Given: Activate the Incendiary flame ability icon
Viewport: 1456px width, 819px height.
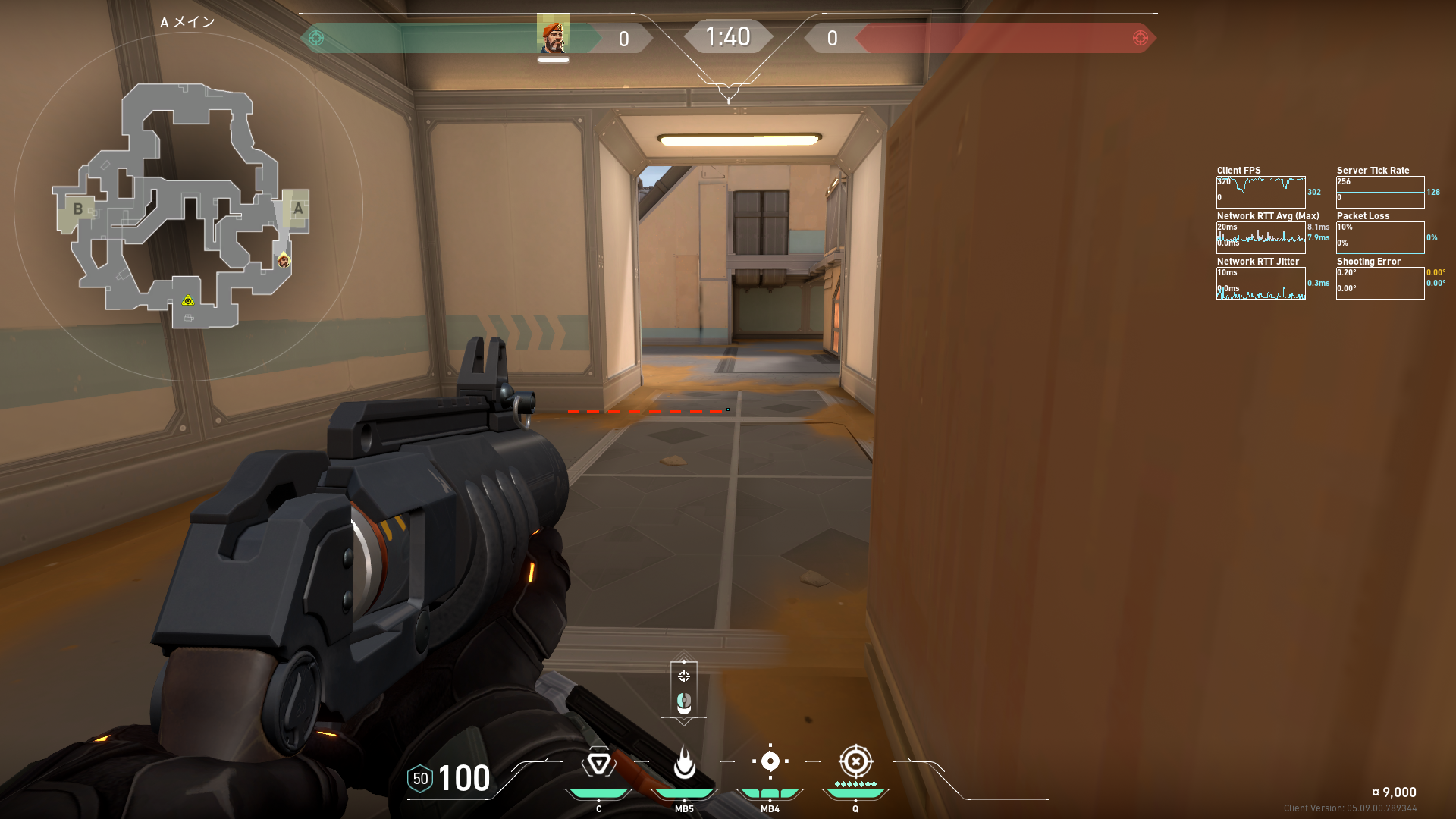Looking at the screenshot, I should pyautogui.click(x=684, y=763).
